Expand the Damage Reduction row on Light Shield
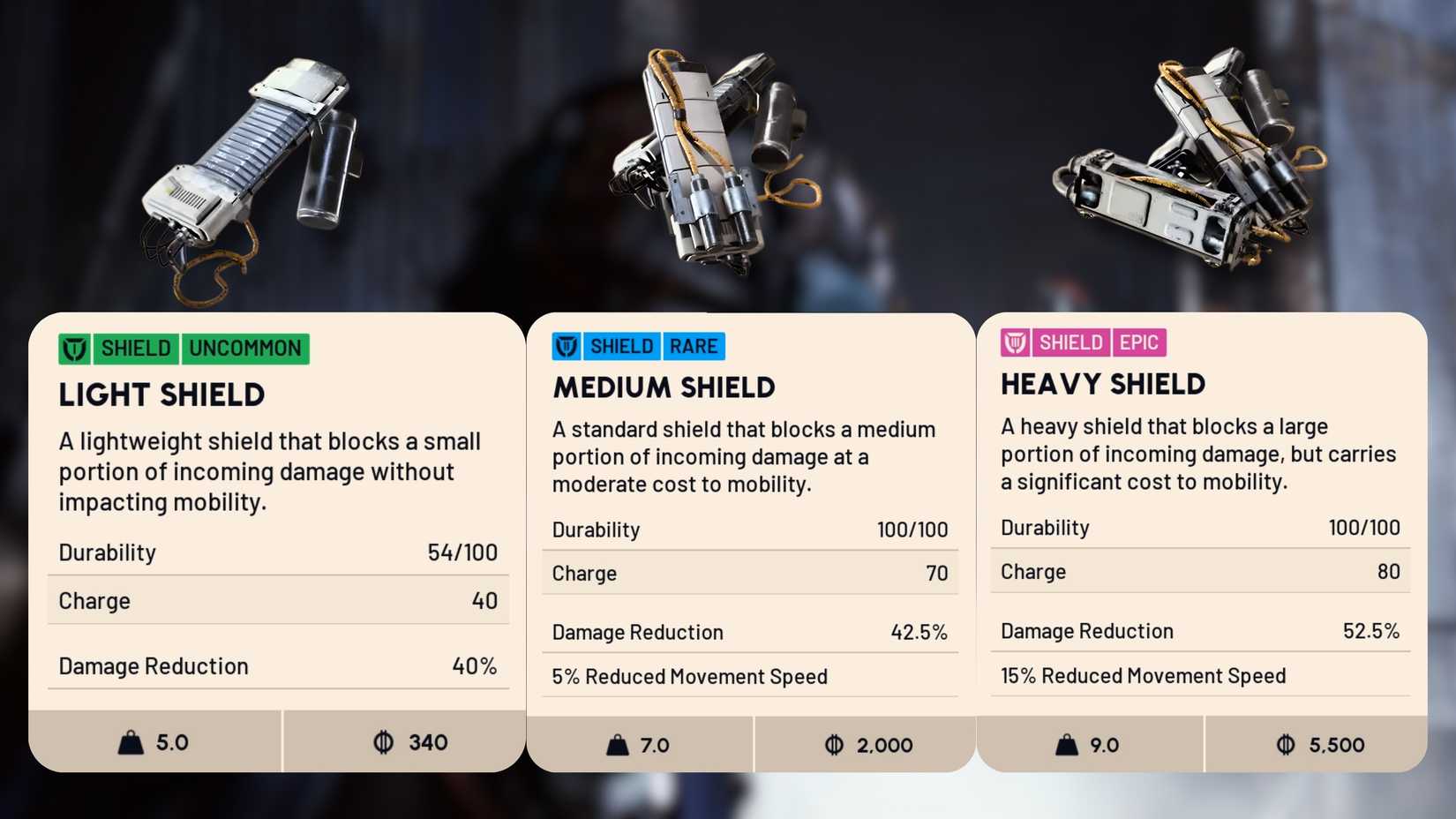This screenshot has height=819, width=1456. pyautogui.click(x=278, y=666)
